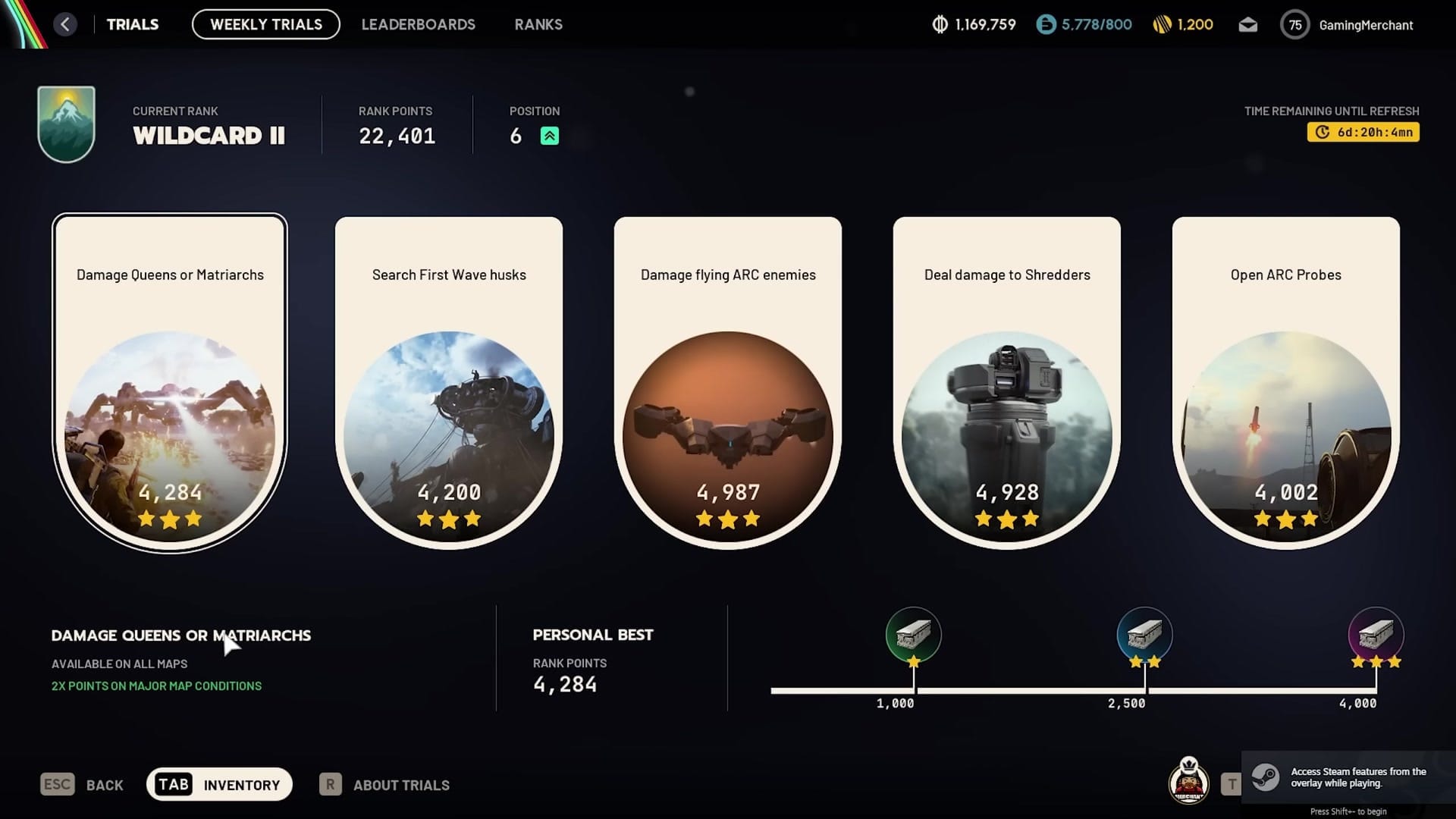1456x819 pixels.
Task: Click the back arrow next to Trials
Action: click(x=65, y=24)
